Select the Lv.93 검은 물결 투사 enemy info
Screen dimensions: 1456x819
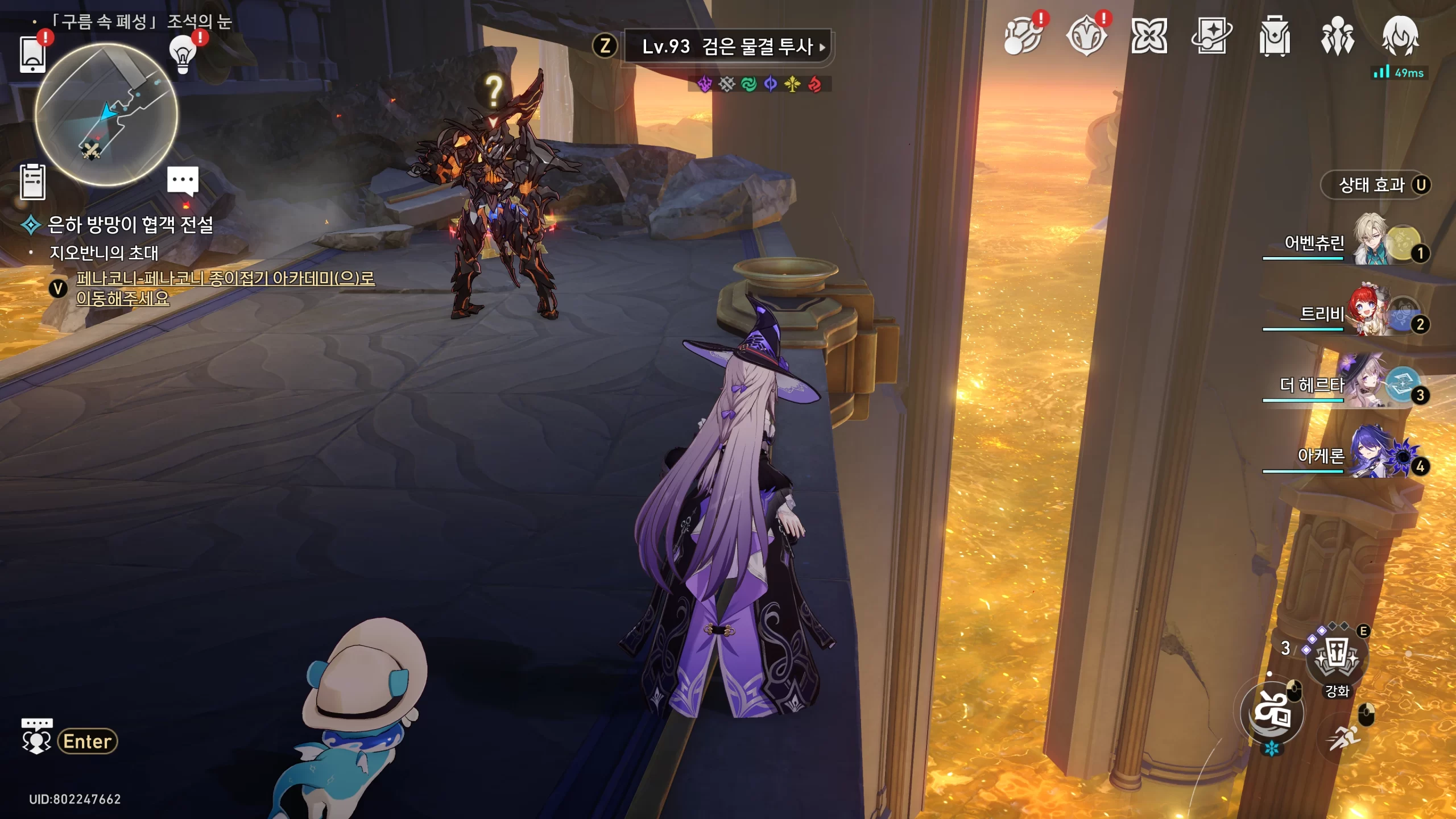pos(727,47)
